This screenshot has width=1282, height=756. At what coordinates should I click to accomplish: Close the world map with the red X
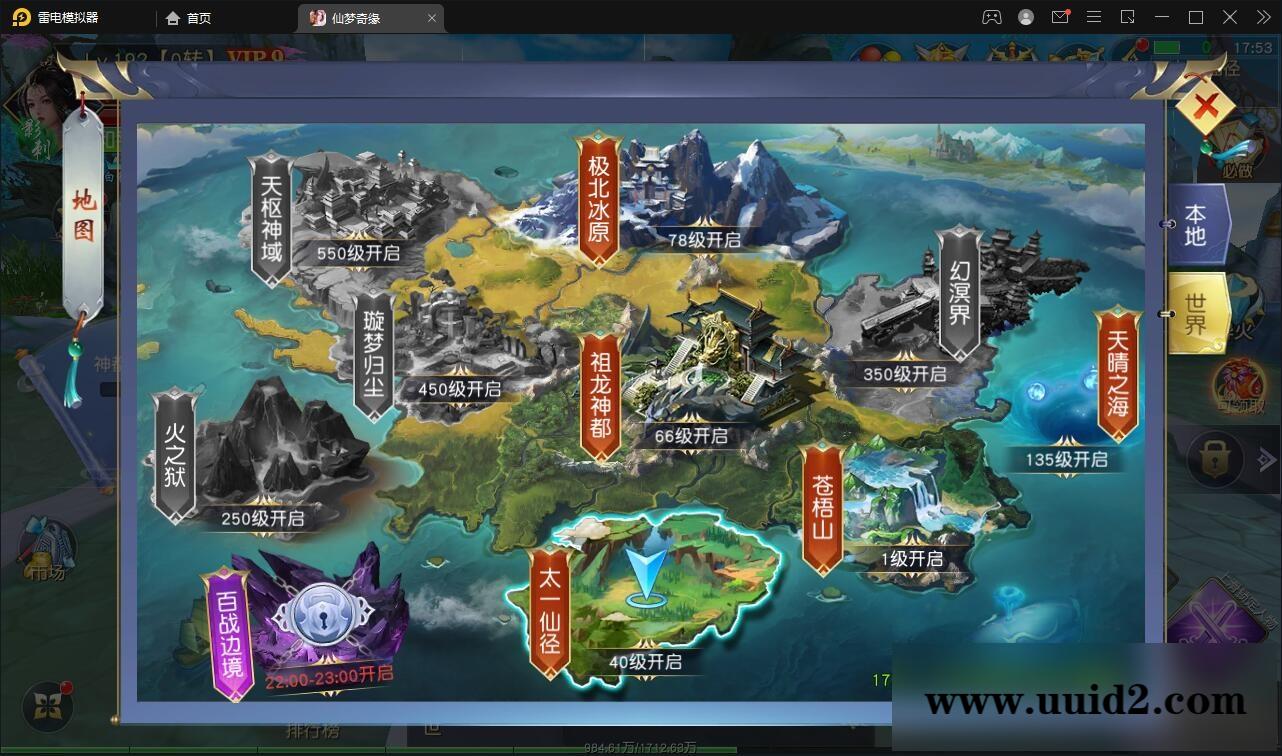click(x=1205, y=103)
